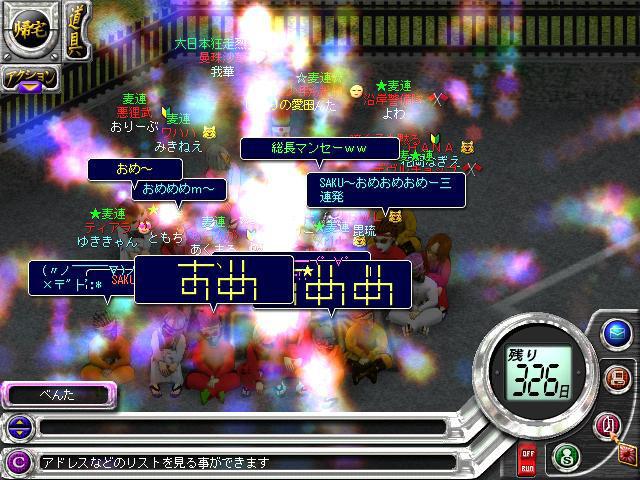
Task: Click the purple C round button
Action: [17, 462]
